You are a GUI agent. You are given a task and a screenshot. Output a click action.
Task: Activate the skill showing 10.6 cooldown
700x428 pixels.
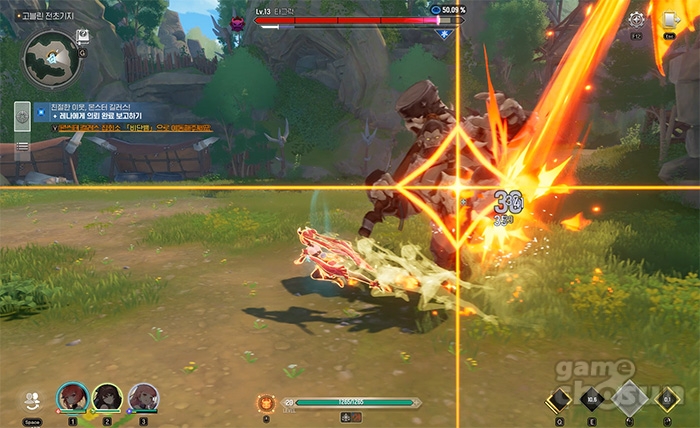pos(592,400)
